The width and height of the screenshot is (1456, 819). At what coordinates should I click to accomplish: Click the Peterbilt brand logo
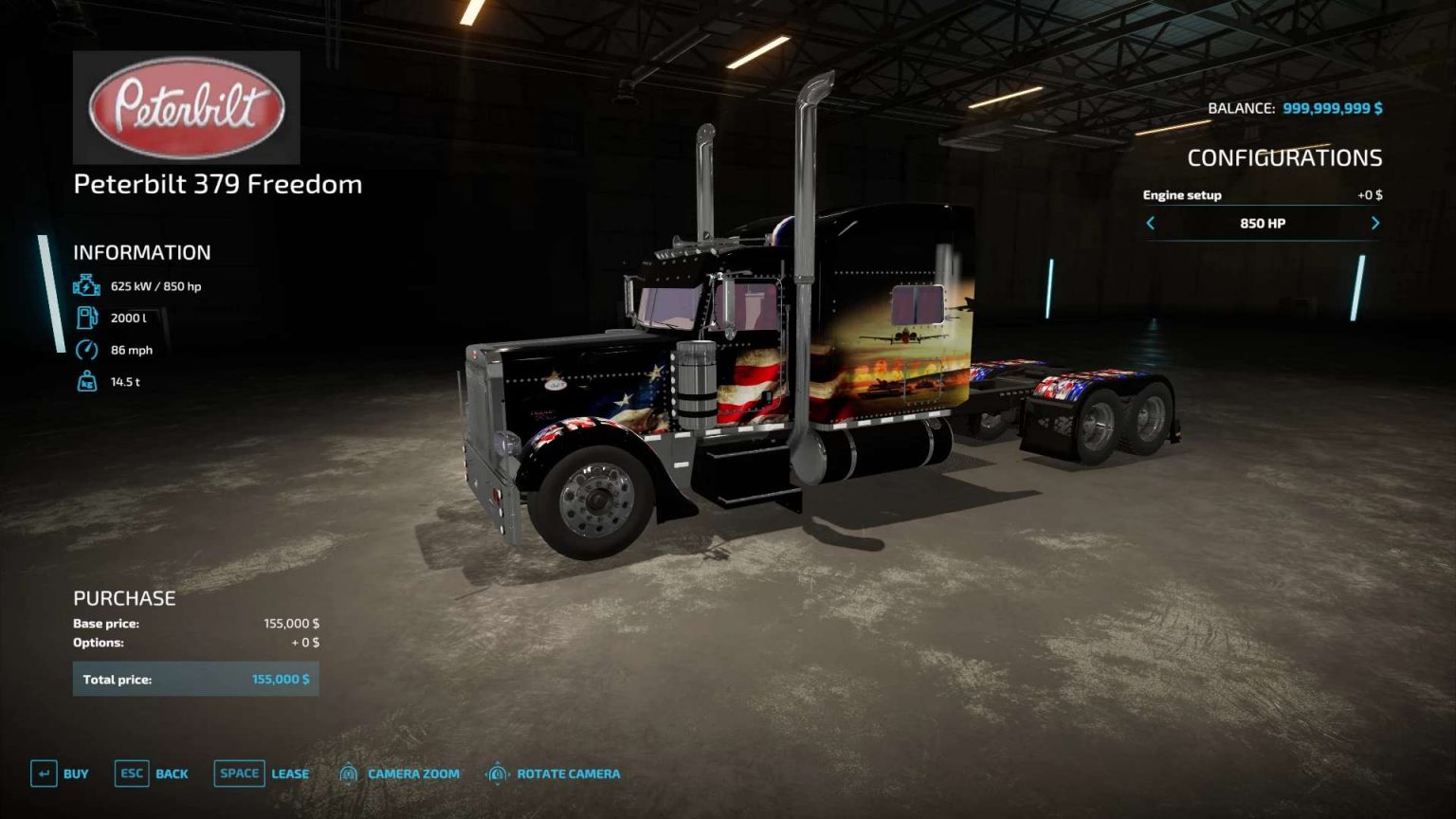tap(186, 106)
